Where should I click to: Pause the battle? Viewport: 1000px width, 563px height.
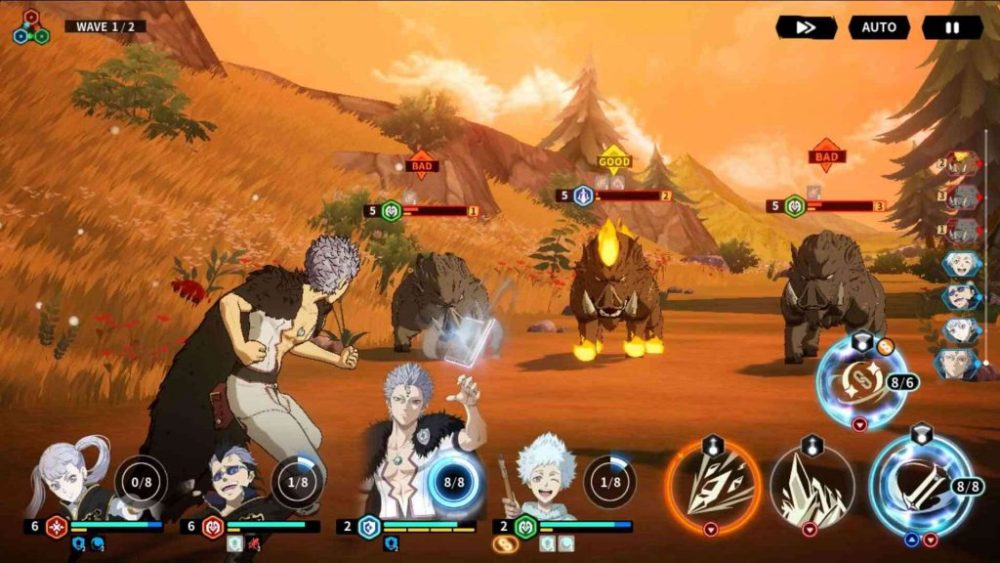tap(952, 28)
